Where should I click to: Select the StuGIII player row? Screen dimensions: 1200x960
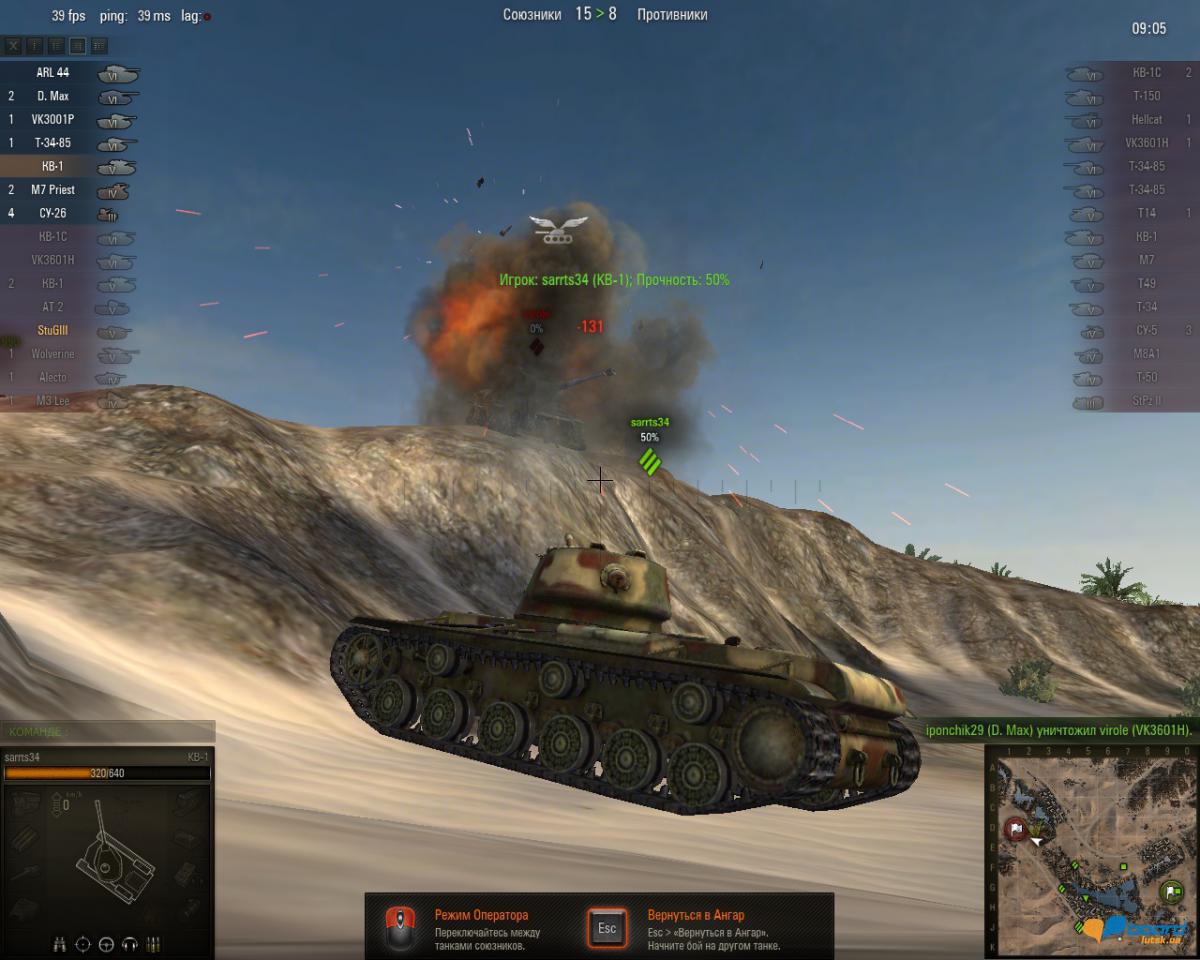point(53,331)
